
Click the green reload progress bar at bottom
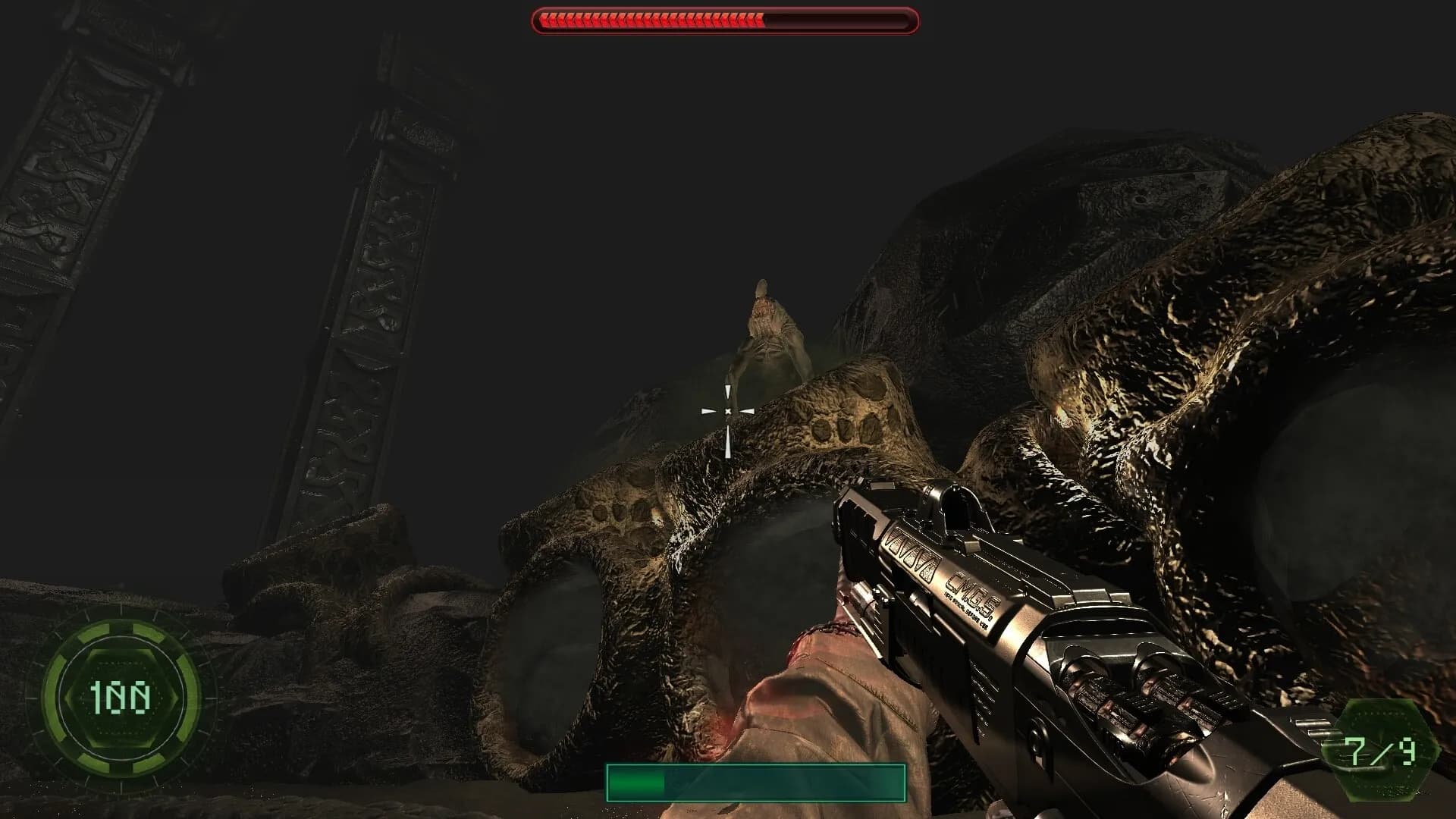coord(637,781)
